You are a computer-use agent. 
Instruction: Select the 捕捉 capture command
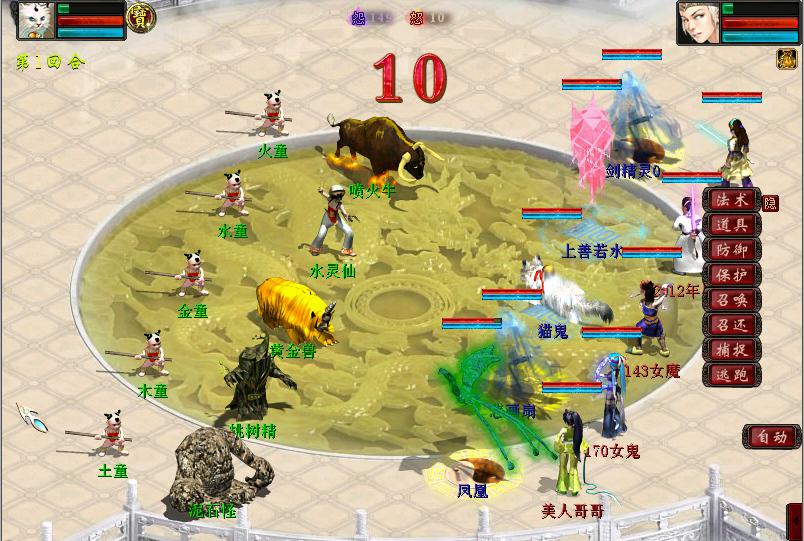click(x=731, y=350)
